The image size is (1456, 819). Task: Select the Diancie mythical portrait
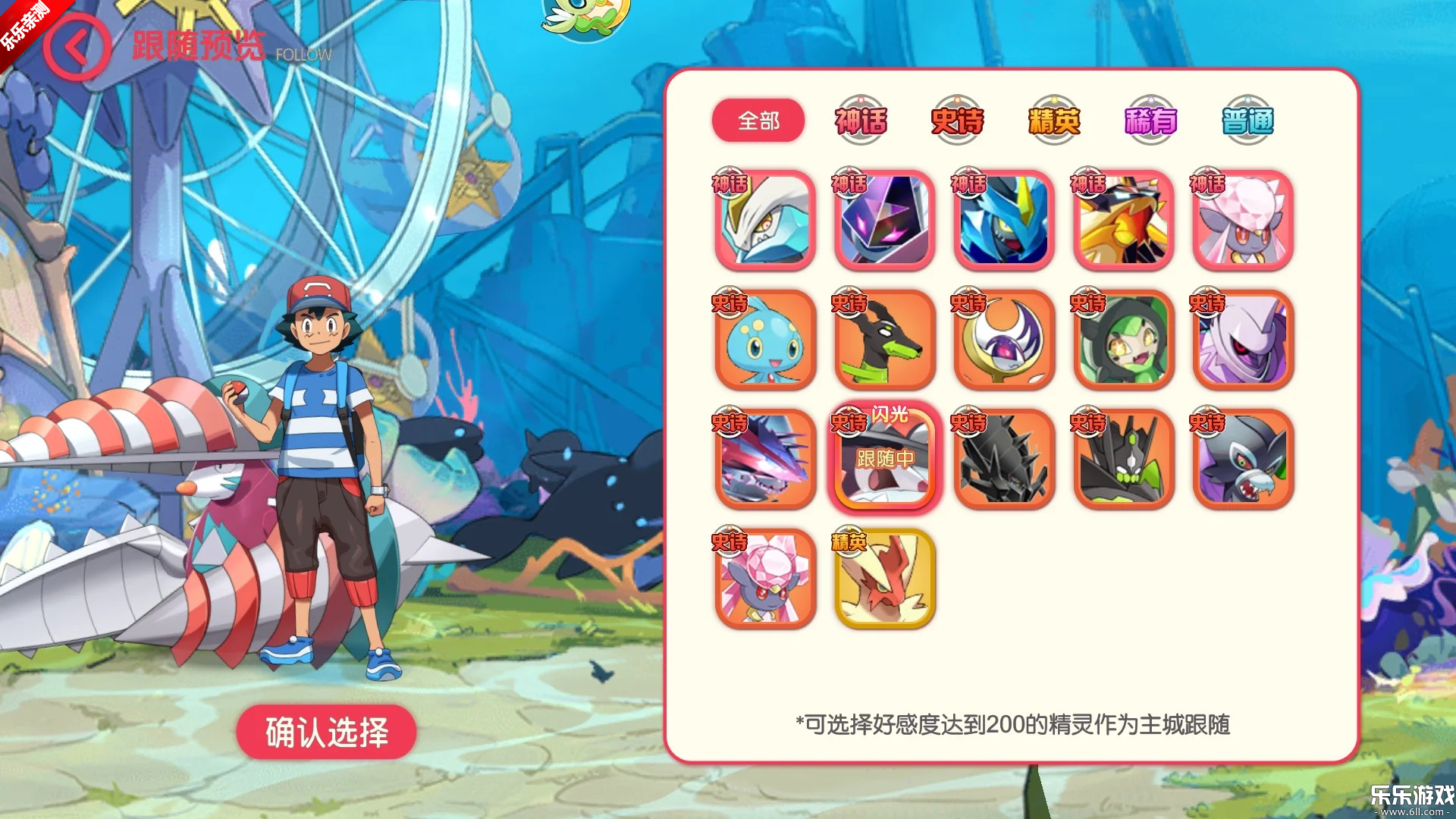pyautogui.click(x=1241, y=220)
